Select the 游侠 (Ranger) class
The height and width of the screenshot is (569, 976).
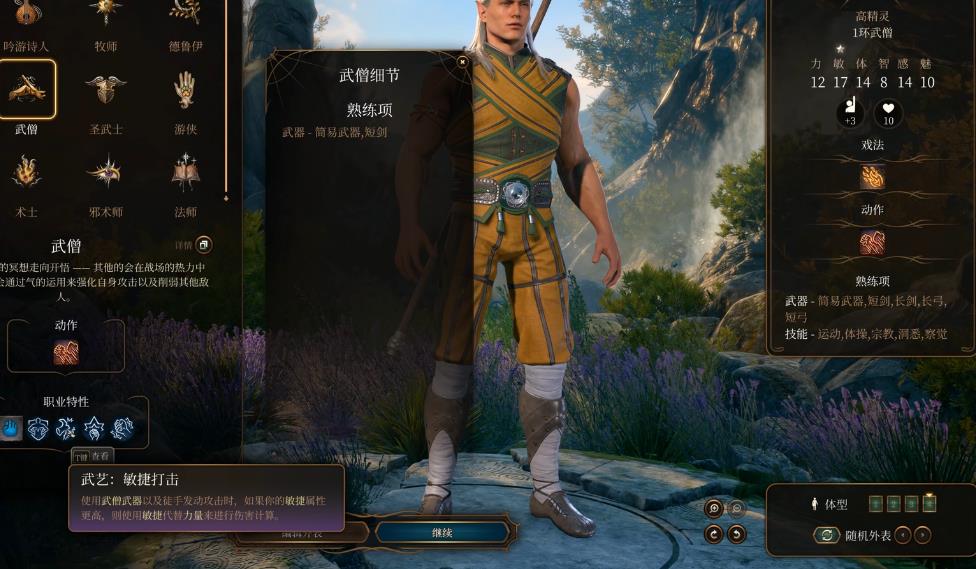185,90
